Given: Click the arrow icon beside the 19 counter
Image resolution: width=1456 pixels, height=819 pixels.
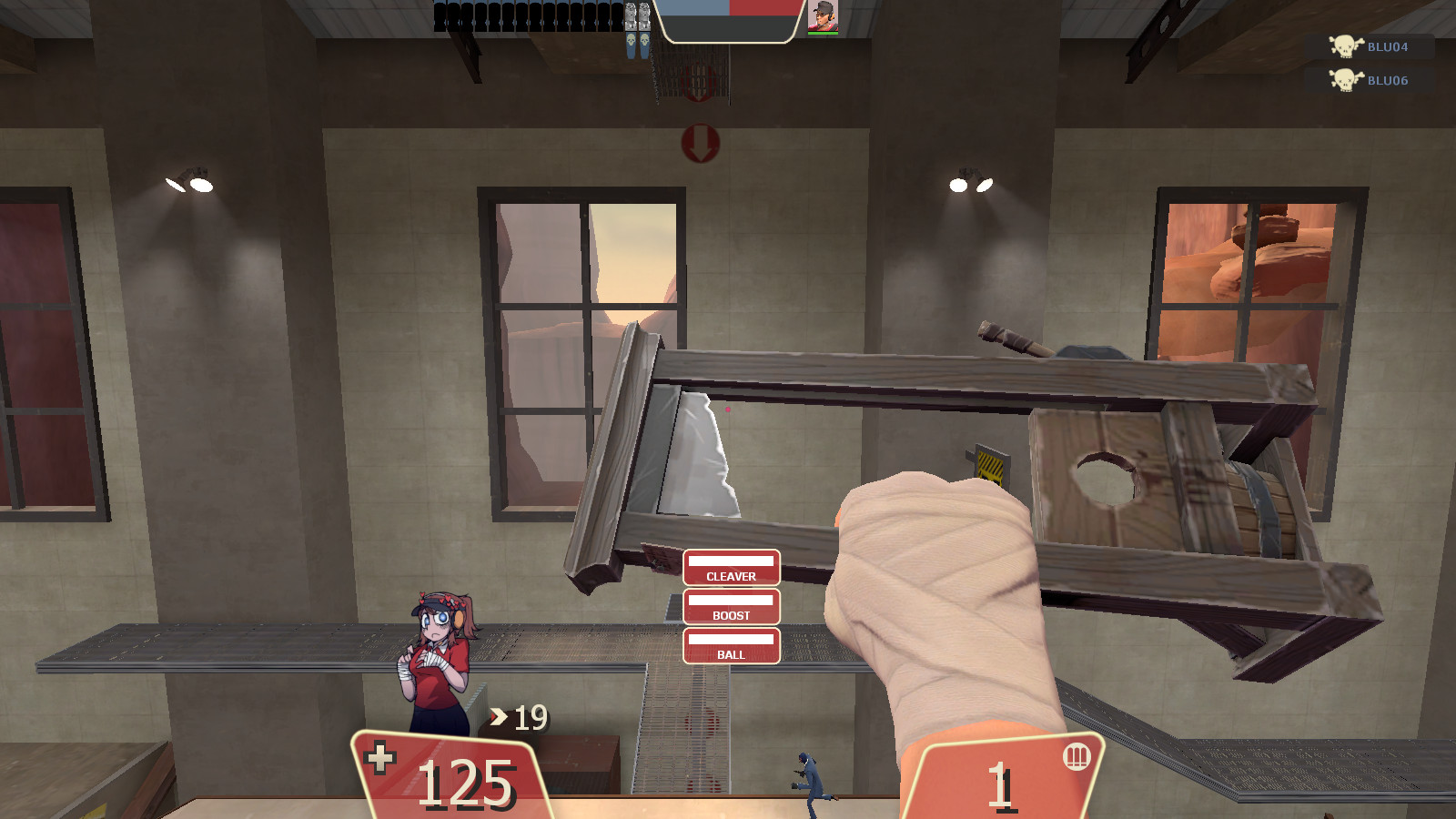Looking at the screenshot, I should [x=497, y=716].
